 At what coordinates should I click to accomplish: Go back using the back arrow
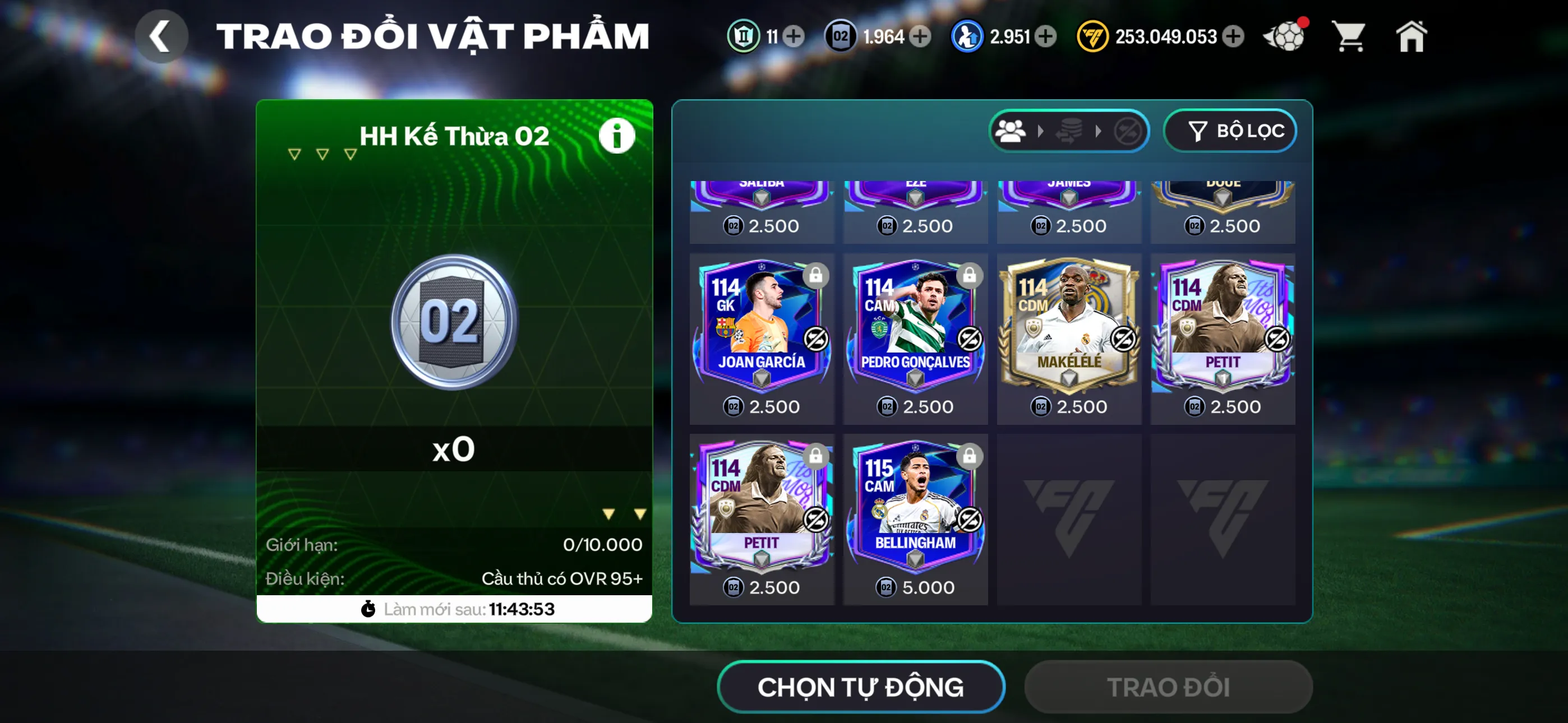pyautogui.click(x=162, y=35)
